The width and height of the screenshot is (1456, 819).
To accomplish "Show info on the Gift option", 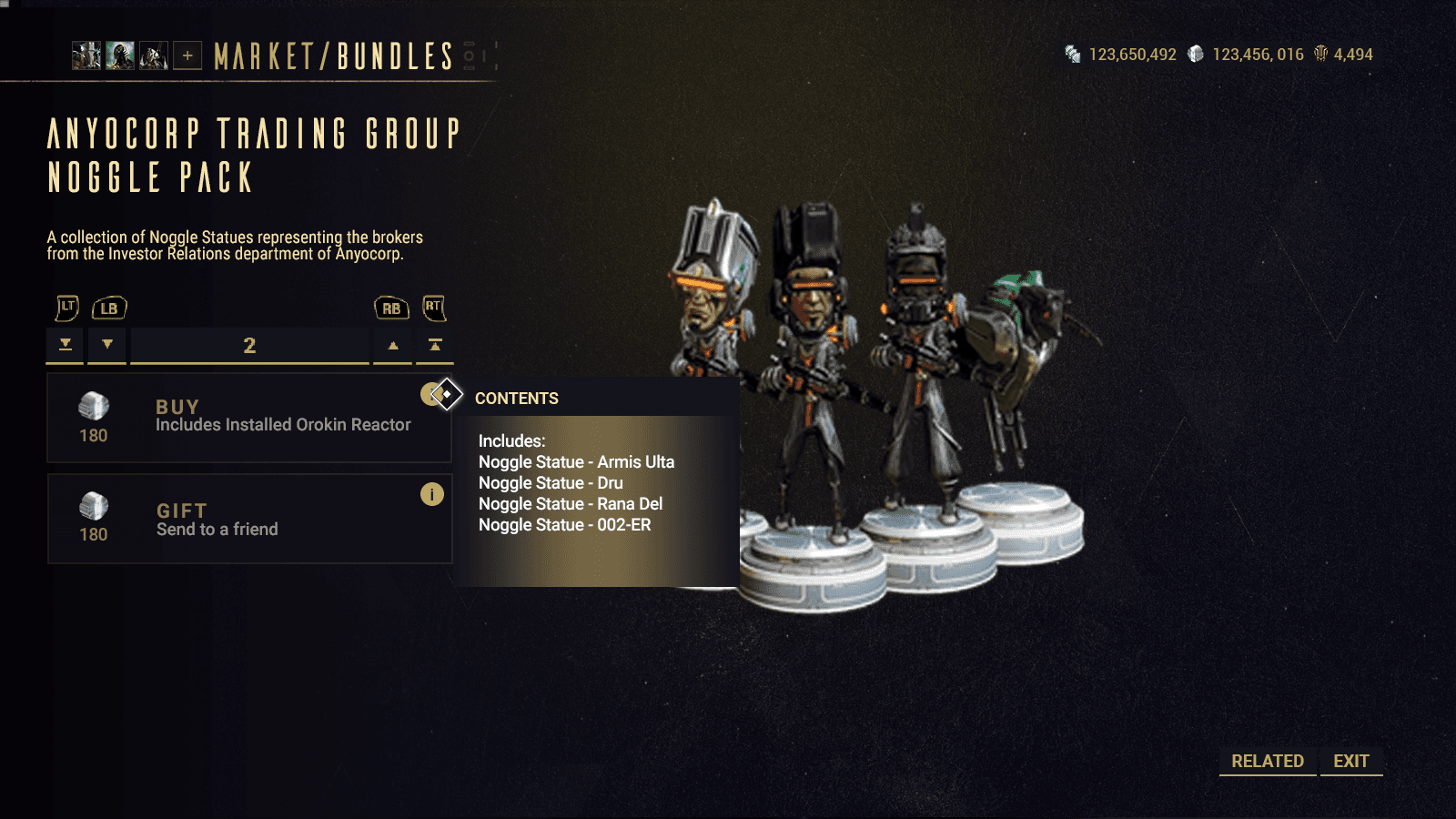I will click(x=432, y=494).
